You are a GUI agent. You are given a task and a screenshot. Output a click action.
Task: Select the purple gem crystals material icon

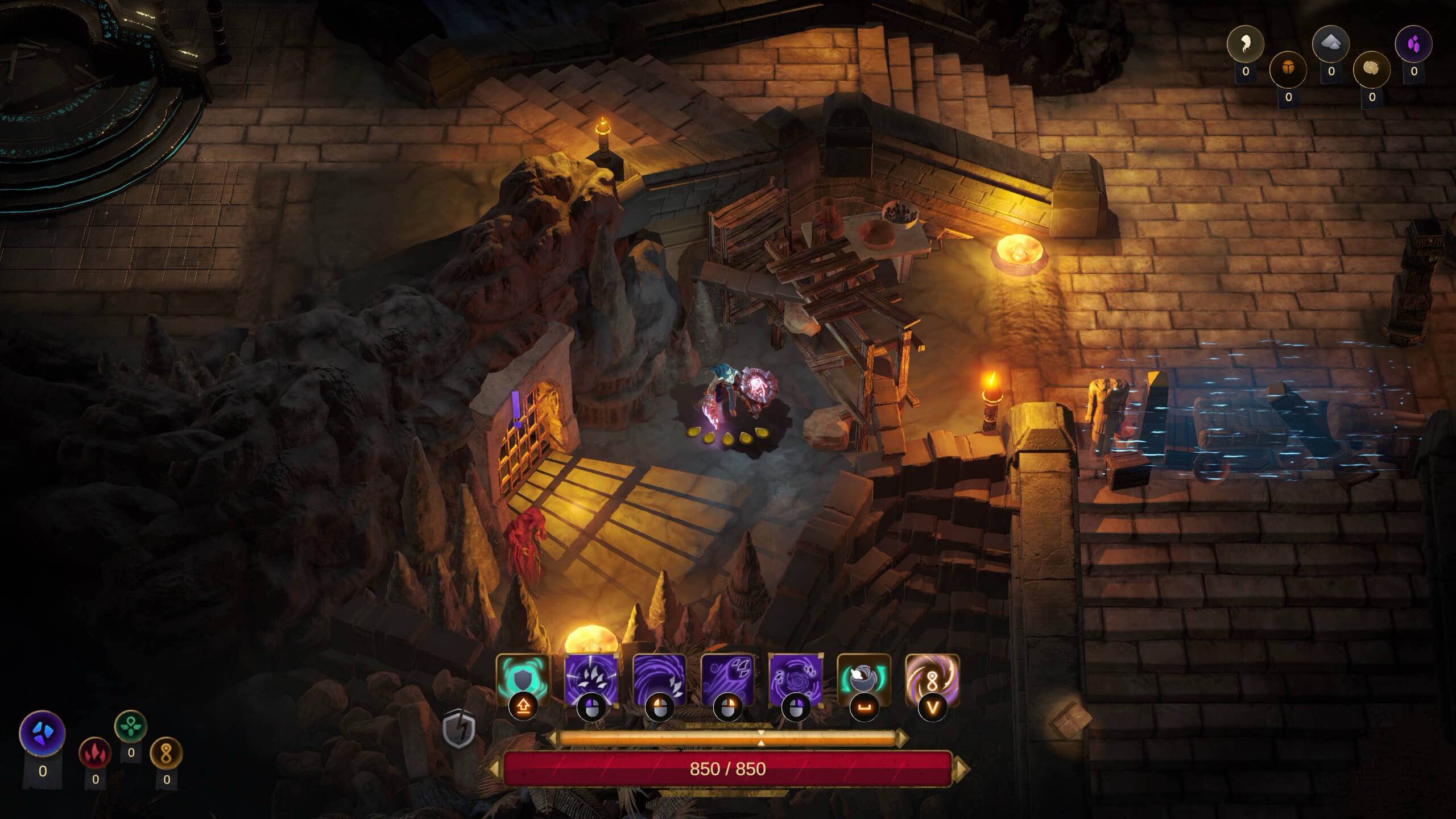[x=1414, y=43]
